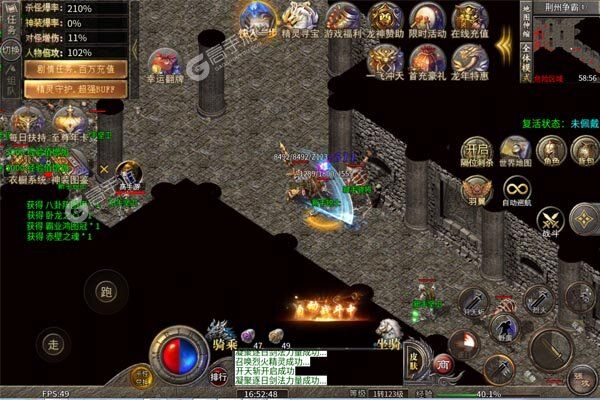Collapse the top icon bar with the arrow
The image size is (600, 400).
point(503,45)
